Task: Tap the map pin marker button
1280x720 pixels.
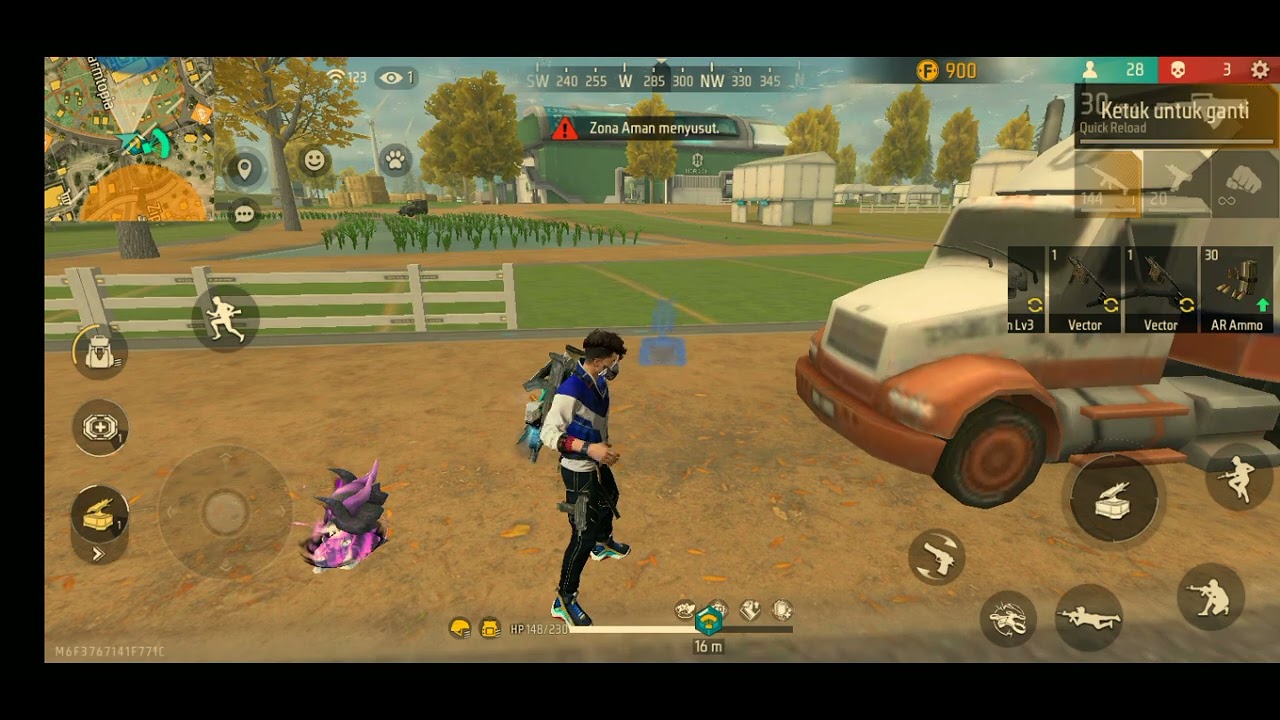Action: pyautogui.click(x=244, y=168)
